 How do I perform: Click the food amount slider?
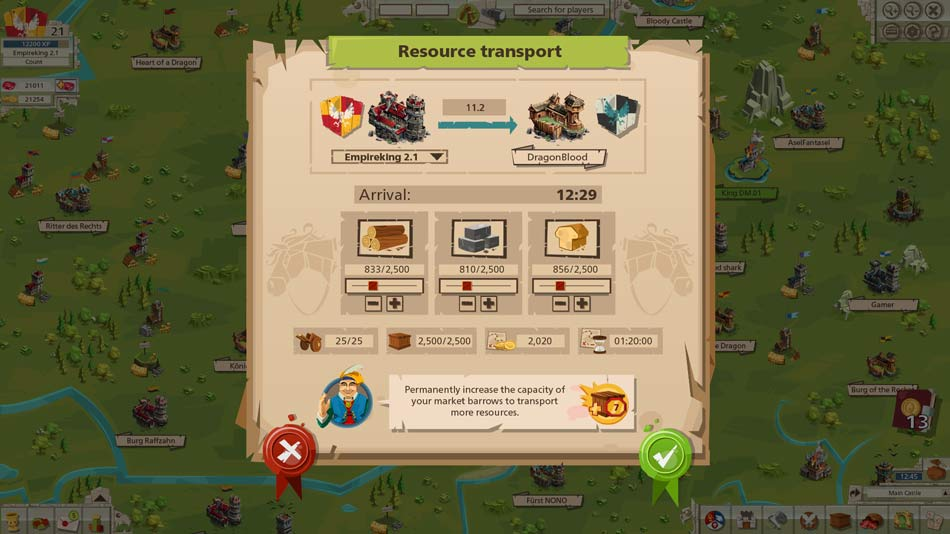pos(571,286)
